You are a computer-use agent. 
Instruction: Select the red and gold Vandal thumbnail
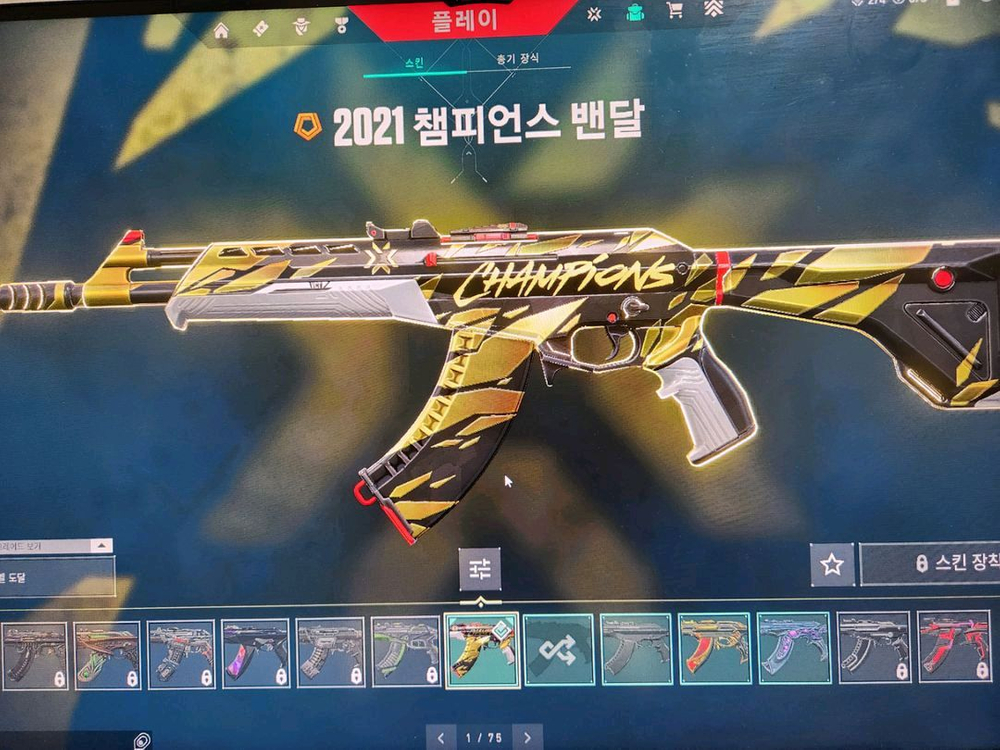point(714,649)
